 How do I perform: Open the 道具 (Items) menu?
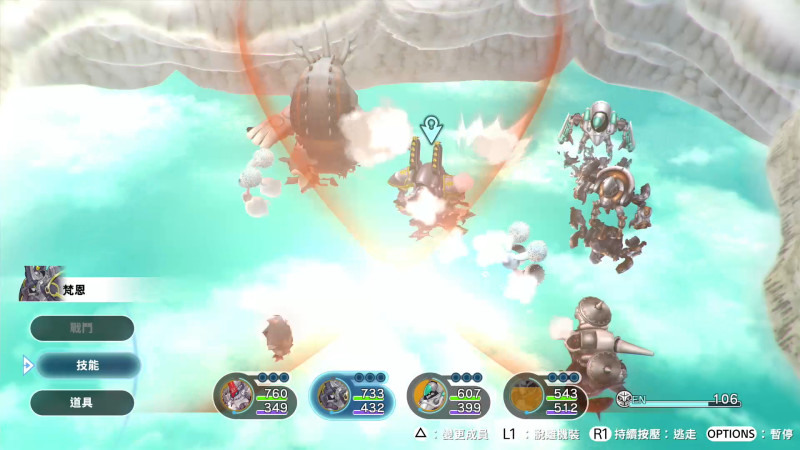point(82,402)
